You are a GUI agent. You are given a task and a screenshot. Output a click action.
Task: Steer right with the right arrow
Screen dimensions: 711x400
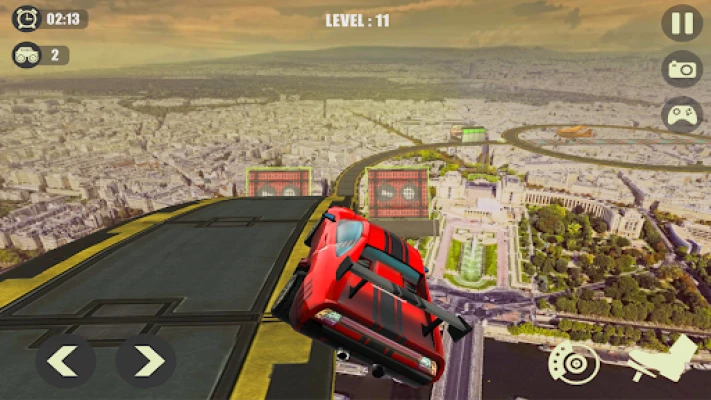point(146,360)
